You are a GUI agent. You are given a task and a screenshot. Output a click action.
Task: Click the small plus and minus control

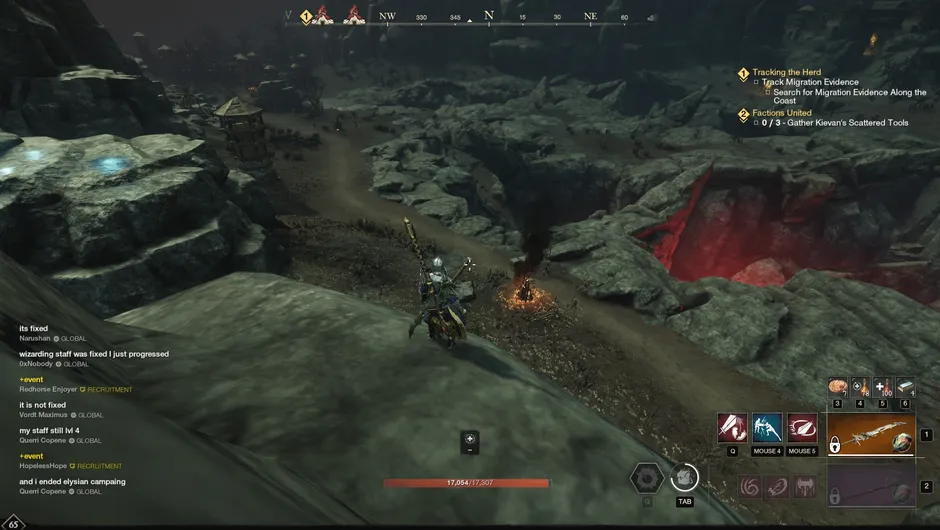click(x=470, y=443)
